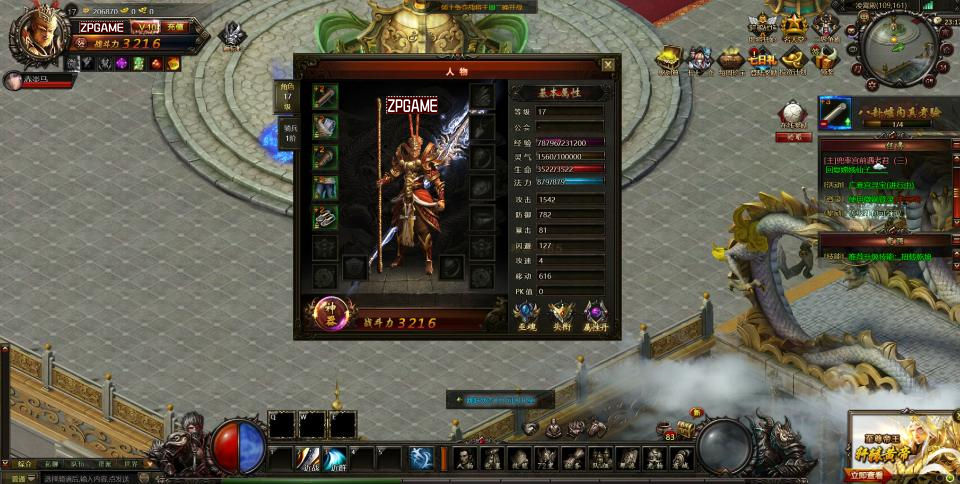
Task: Open the 七日礼 seven-day gift icon
Action: tap(762, 59)
